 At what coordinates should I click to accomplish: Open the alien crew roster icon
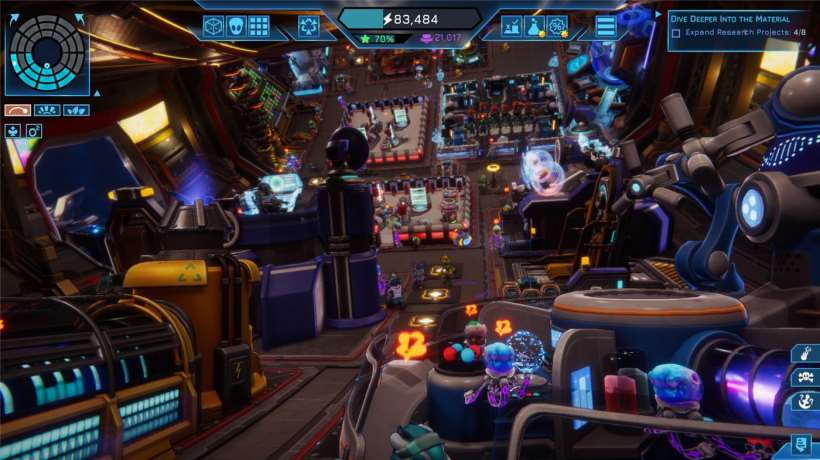tap(236, 26)
